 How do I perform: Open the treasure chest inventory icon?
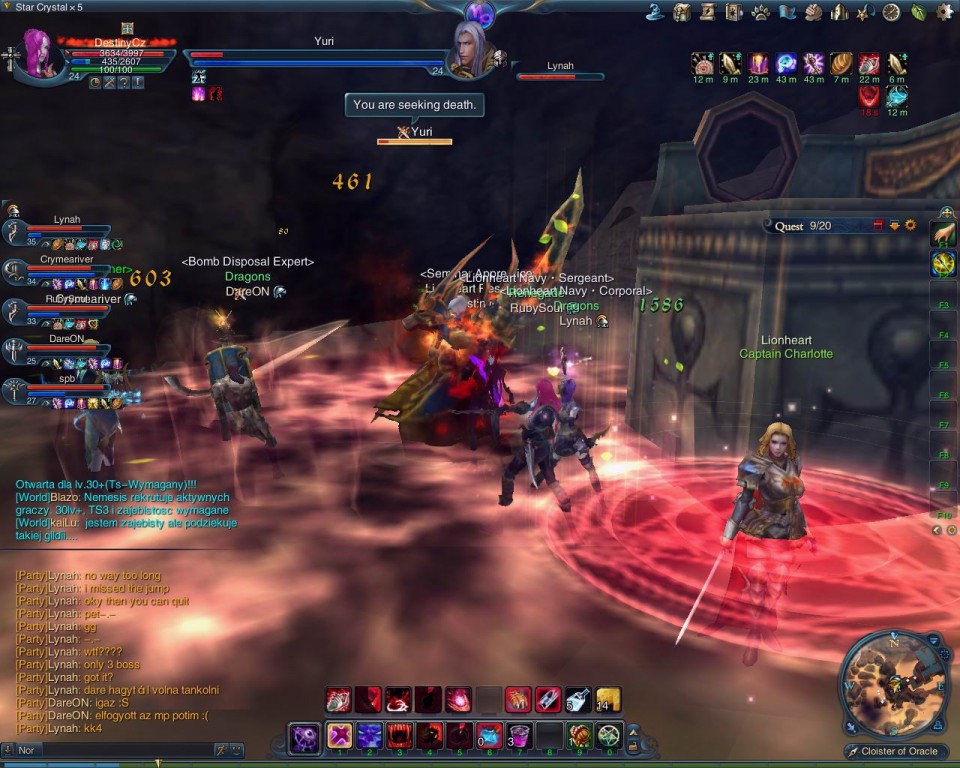pos(682,12)
